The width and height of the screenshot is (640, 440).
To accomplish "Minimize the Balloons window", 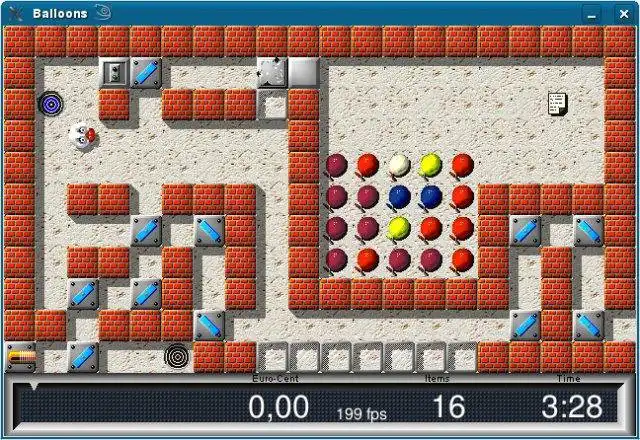I will point(594,13).
